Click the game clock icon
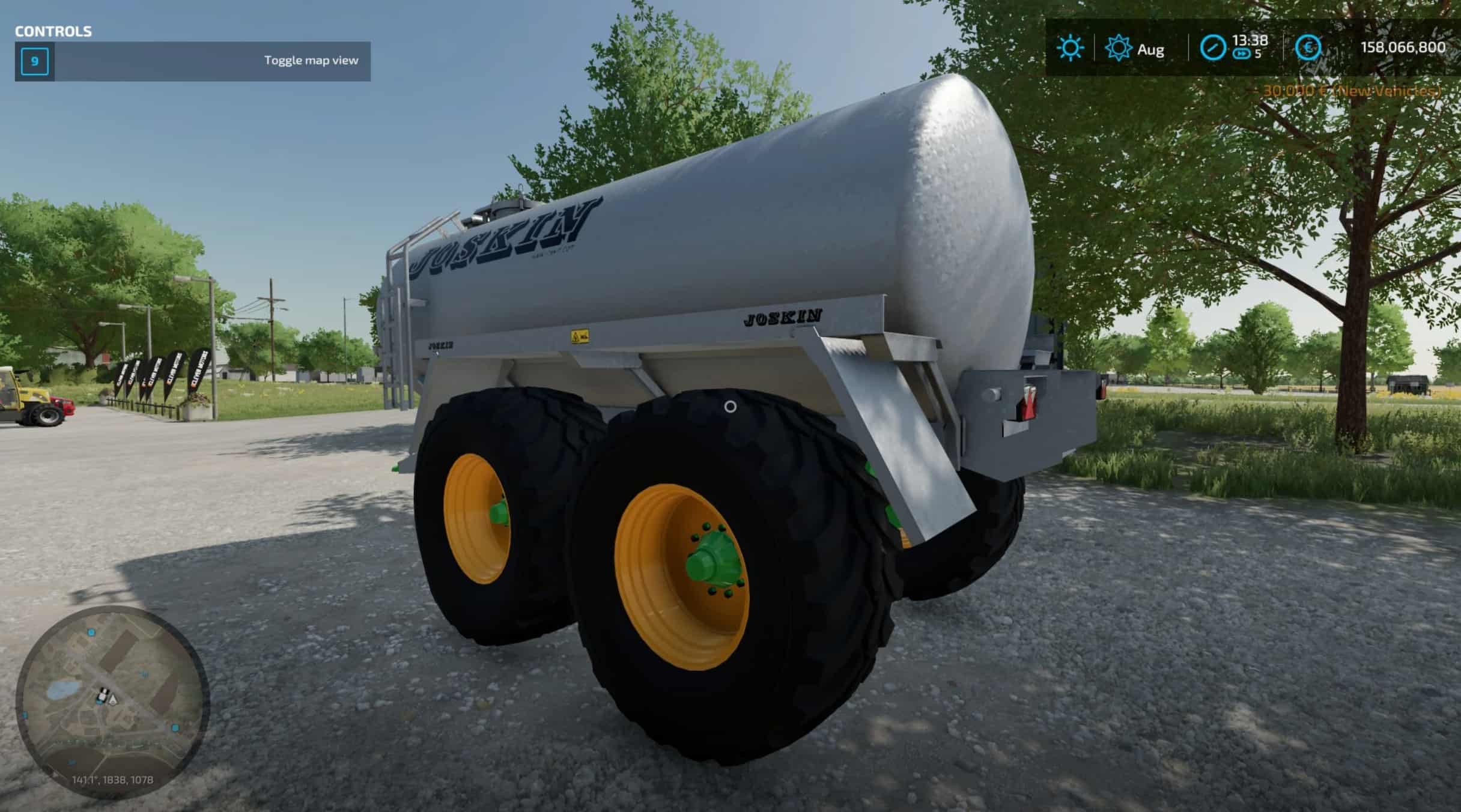This screenshot has height=812, width=1461. tap(1212, 48)
